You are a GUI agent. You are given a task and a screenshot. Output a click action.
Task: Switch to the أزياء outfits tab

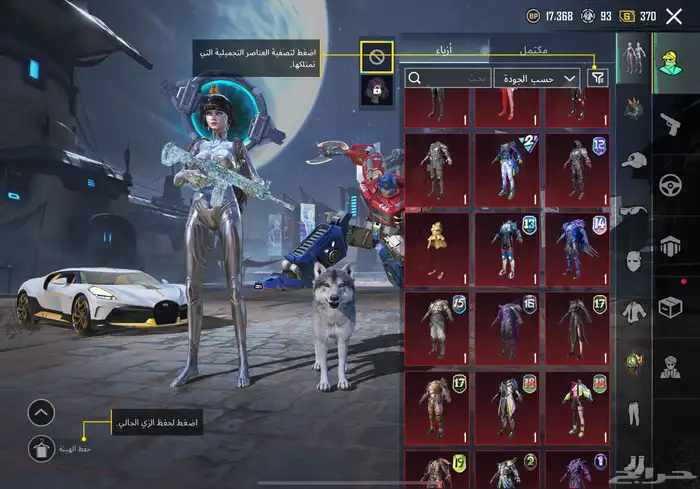pyautogui.click(x=442, y=49)
